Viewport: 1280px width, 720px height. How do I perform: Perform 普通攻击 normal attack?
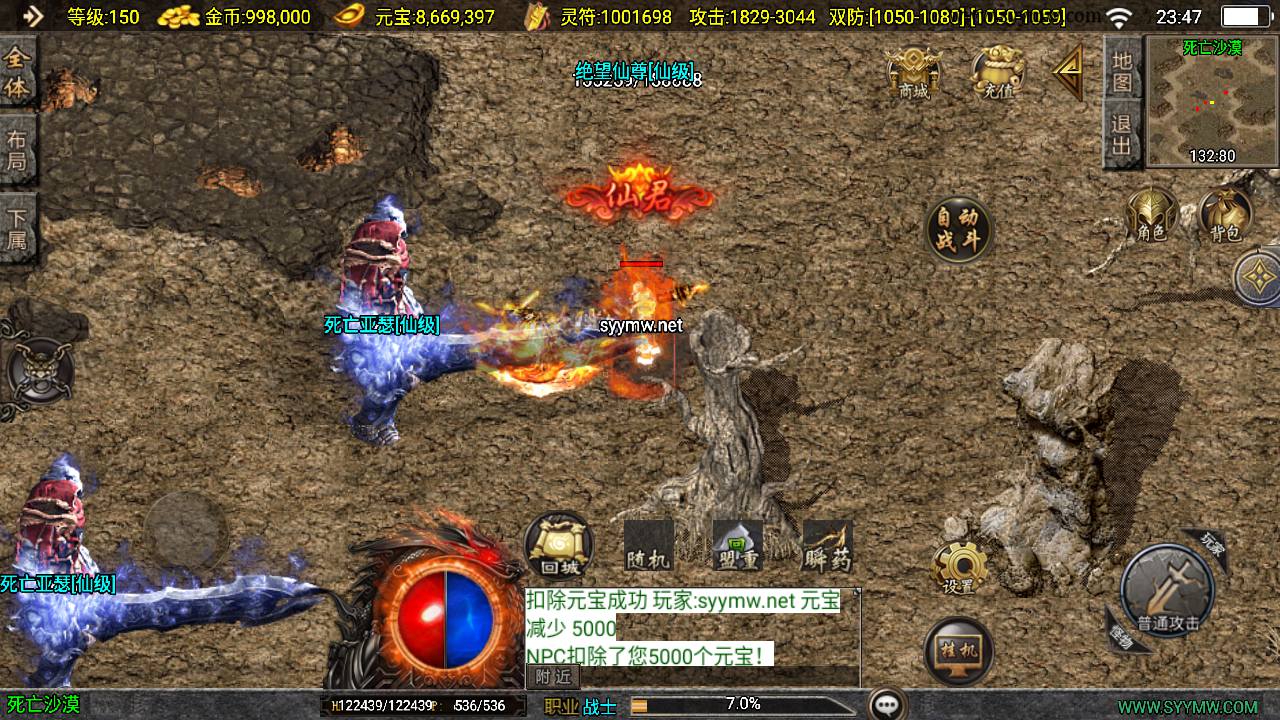[1167, 592]
